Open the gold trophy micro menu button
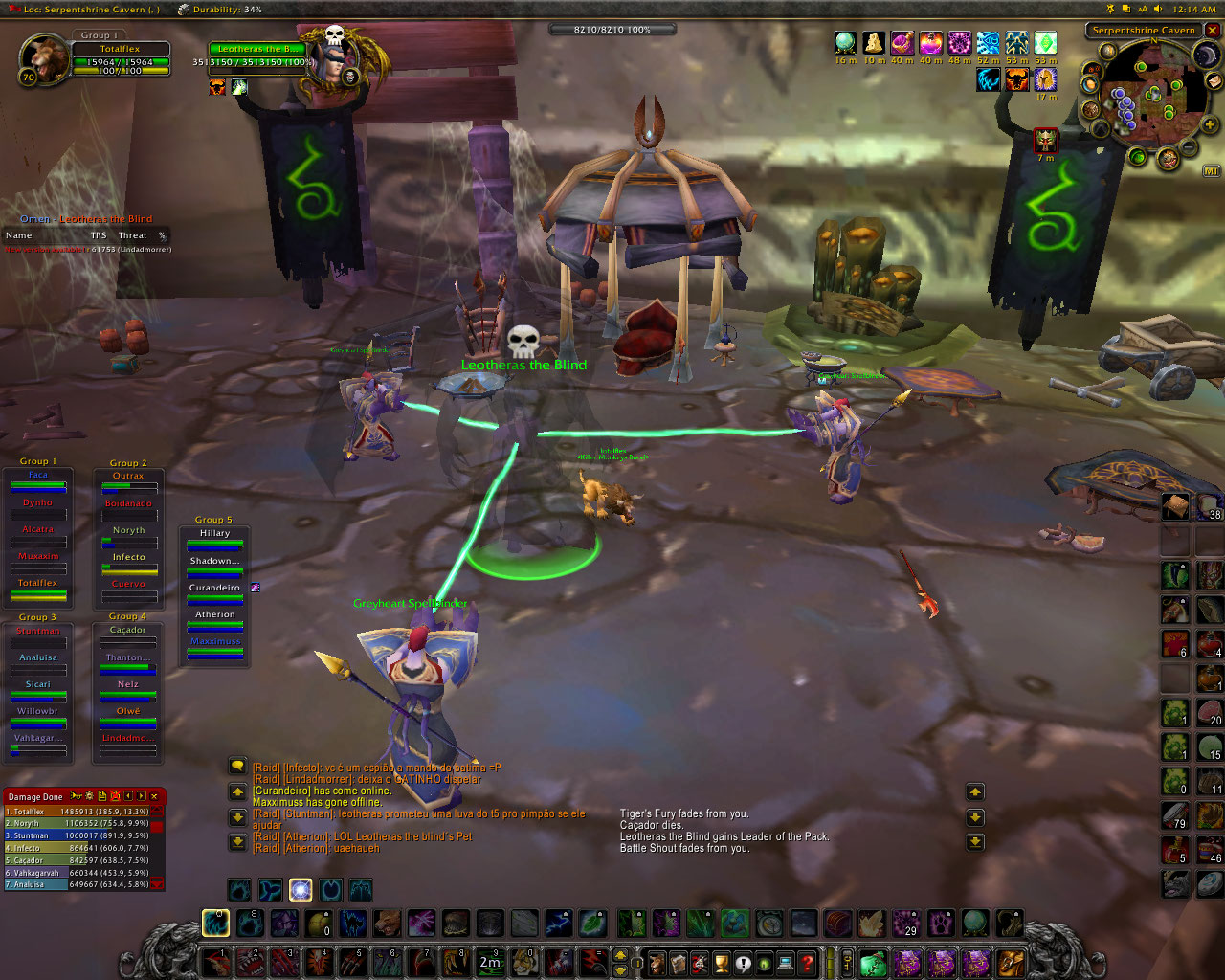This screenshot has width=1225, height=980. pos(722,963)
